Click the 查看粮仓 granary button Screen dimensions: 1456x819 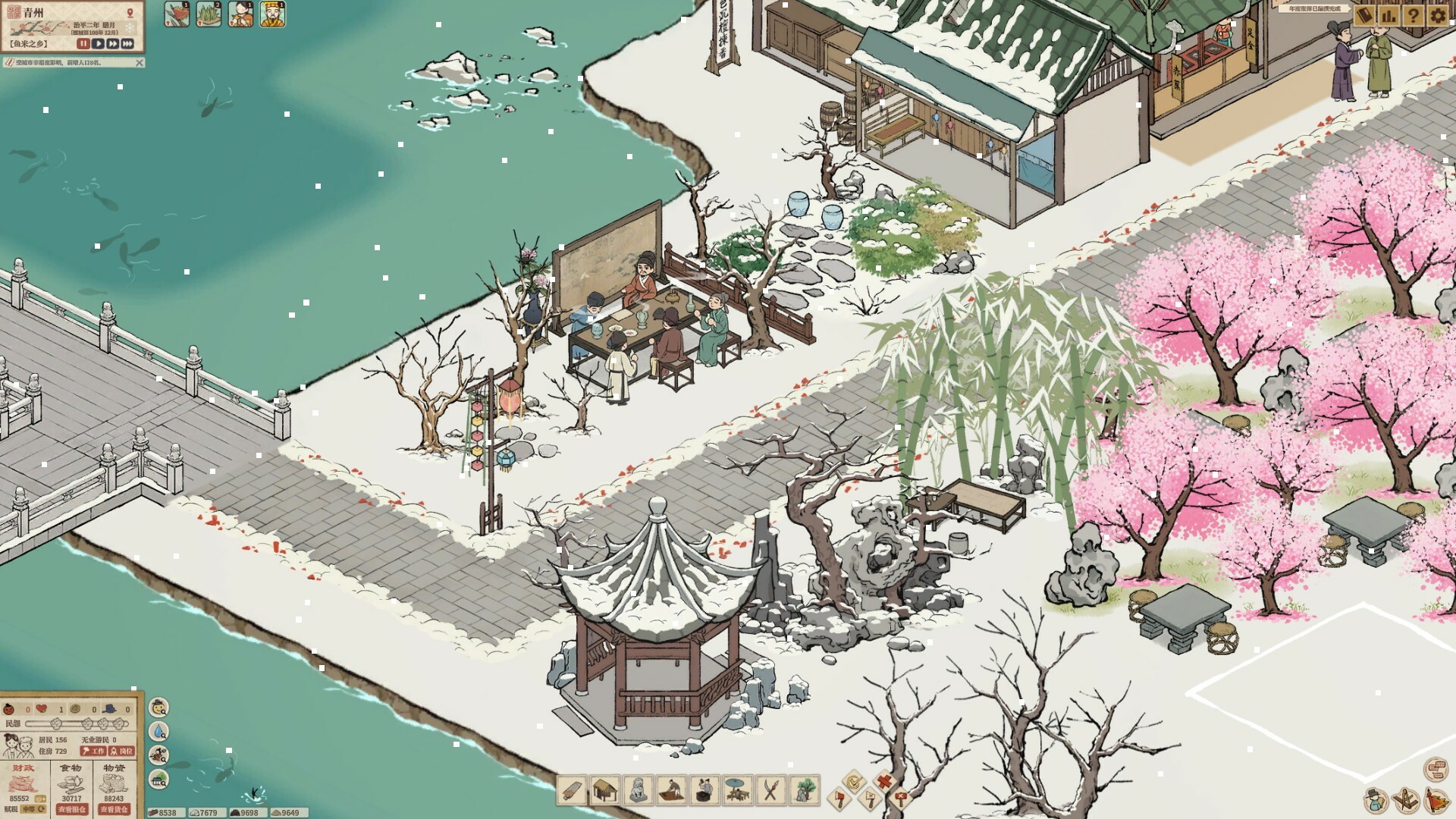[x=73, y=810]
